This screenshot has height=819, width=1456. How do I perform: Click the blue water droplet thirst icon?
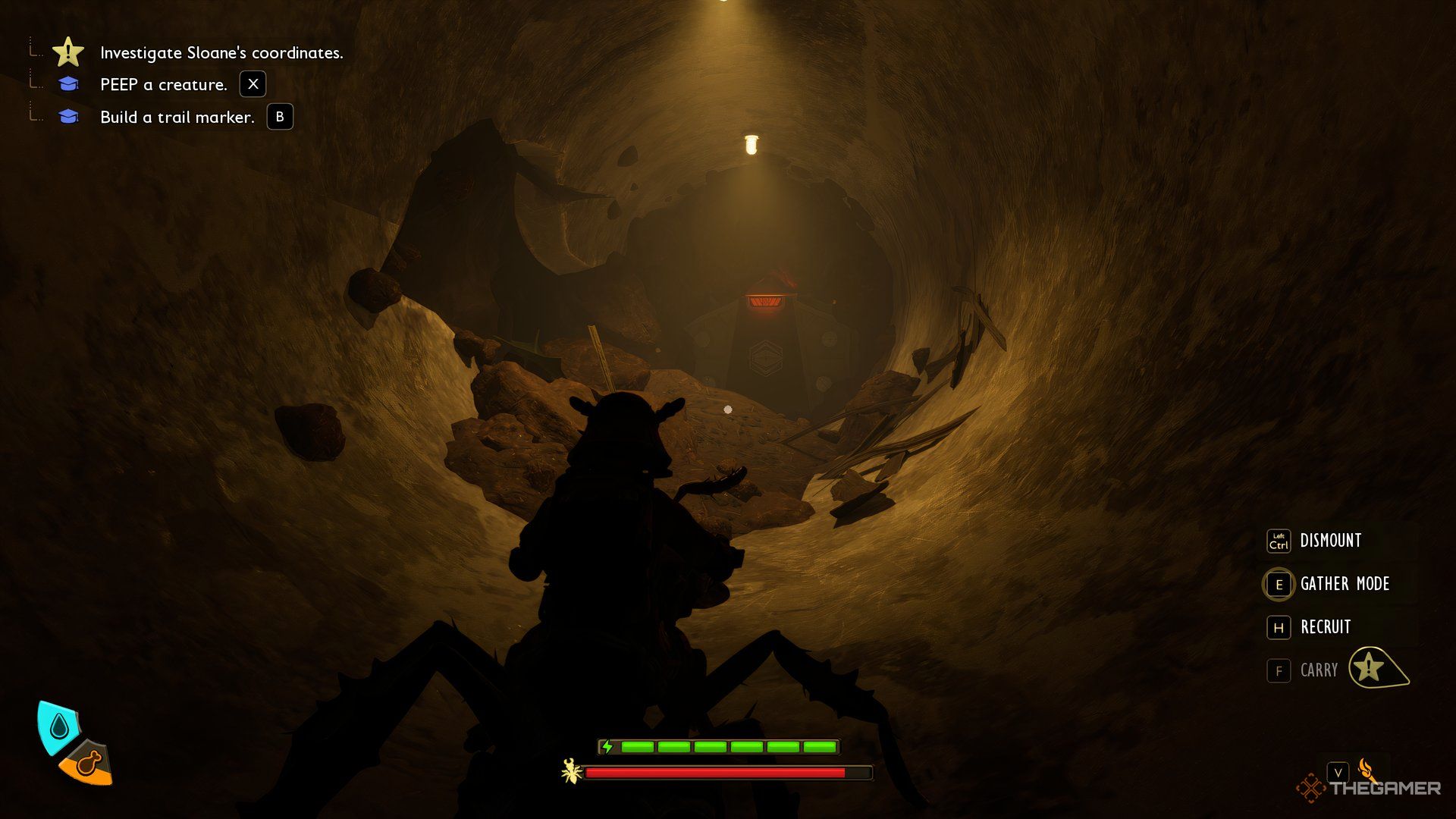point(58,727)
